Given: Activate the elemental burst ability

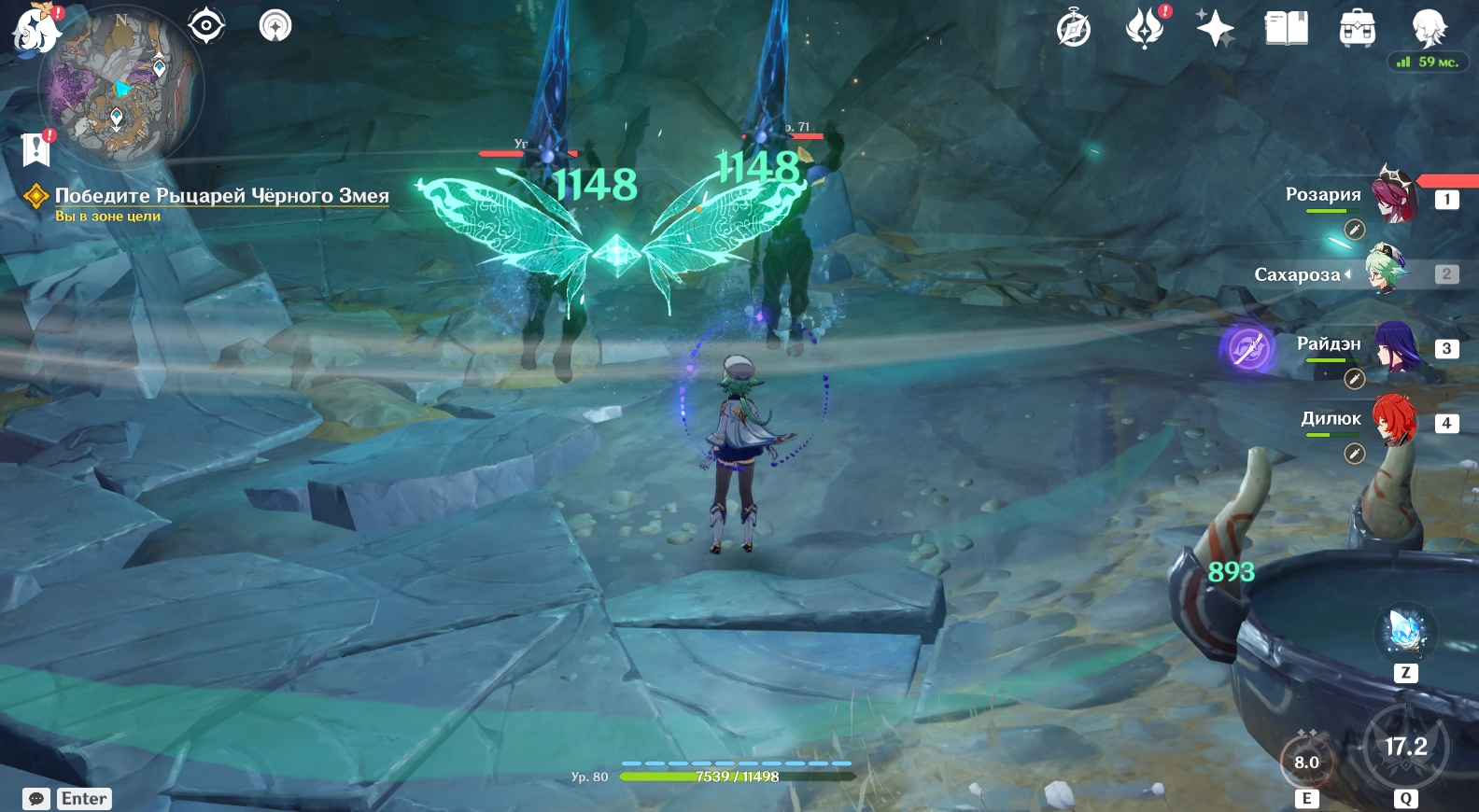Looking at the screenshot, I should (x=1405, y=747).
